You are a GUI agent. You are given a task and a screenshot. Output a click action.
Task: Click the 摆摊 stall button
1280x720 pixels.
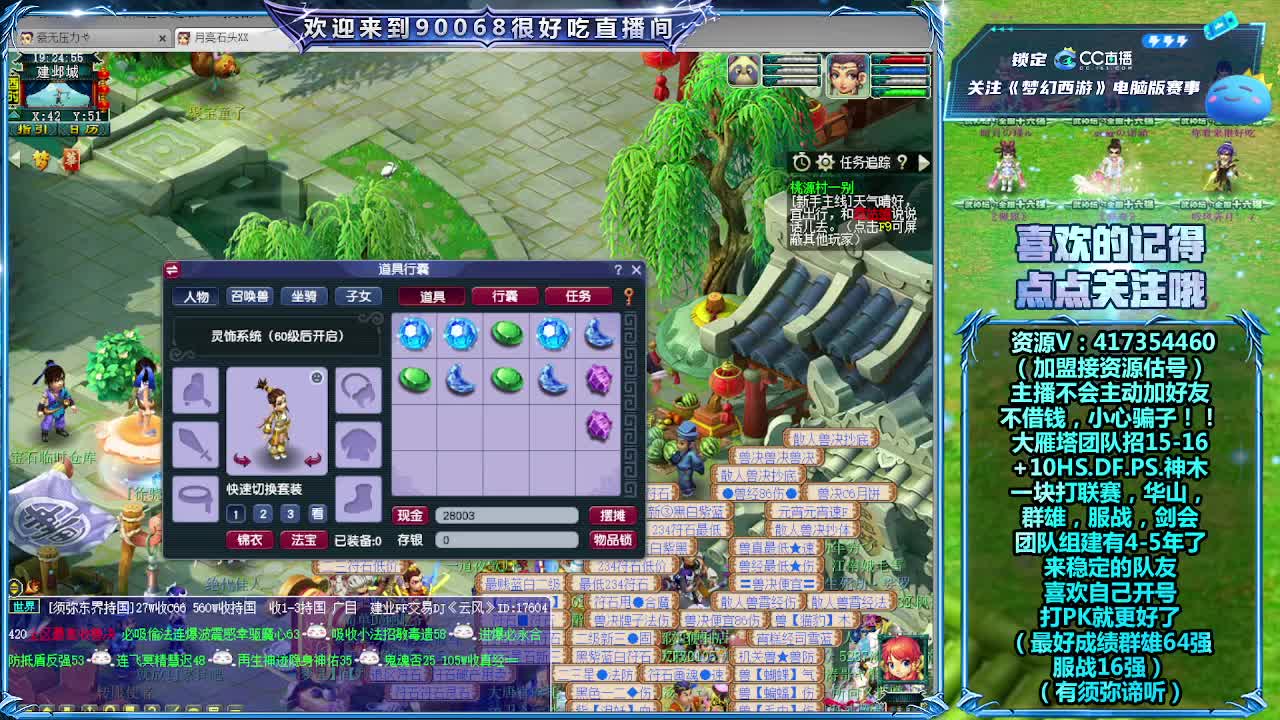[613, 516]
